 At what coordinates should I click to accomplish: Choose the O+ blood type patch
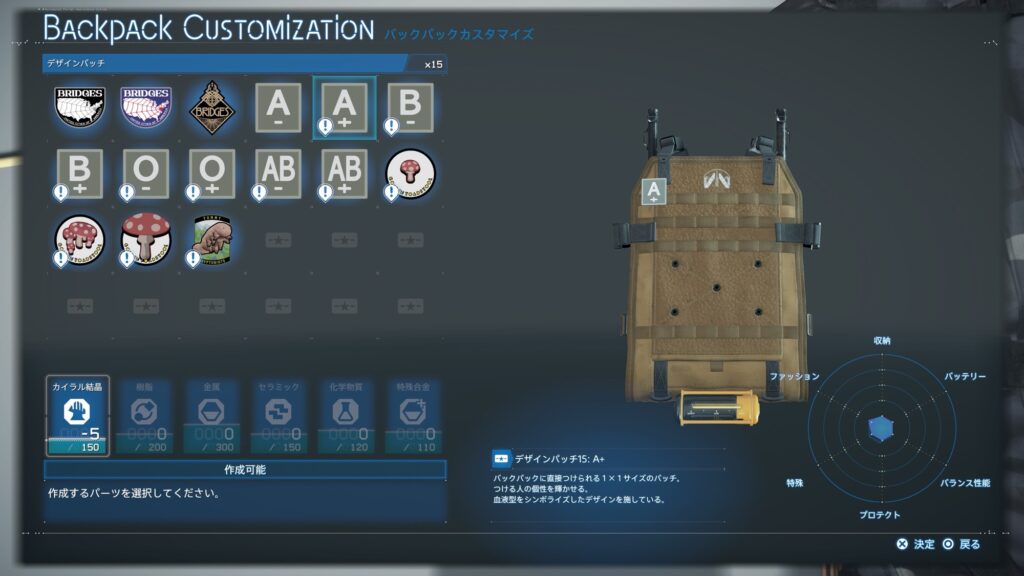[211, 174]
